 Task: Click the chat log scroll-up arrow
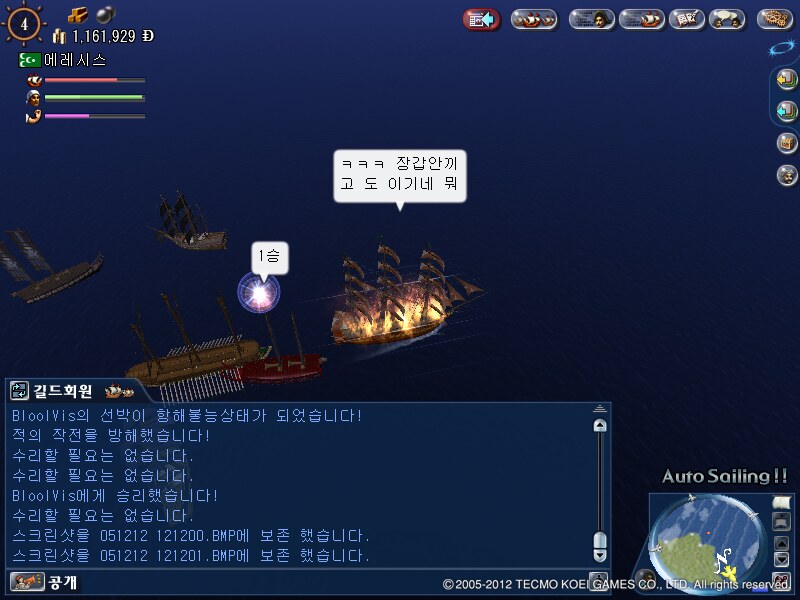[x=599, y=425]
